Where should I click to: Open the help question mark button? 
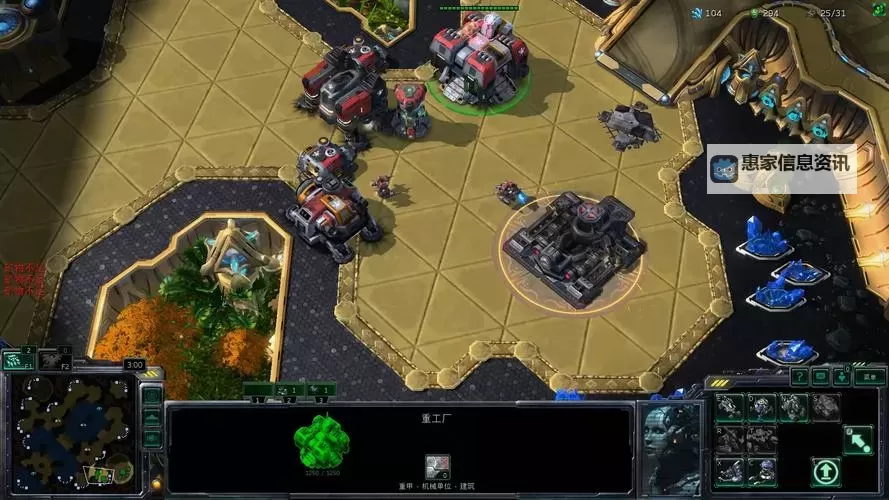tap(799, 377)
